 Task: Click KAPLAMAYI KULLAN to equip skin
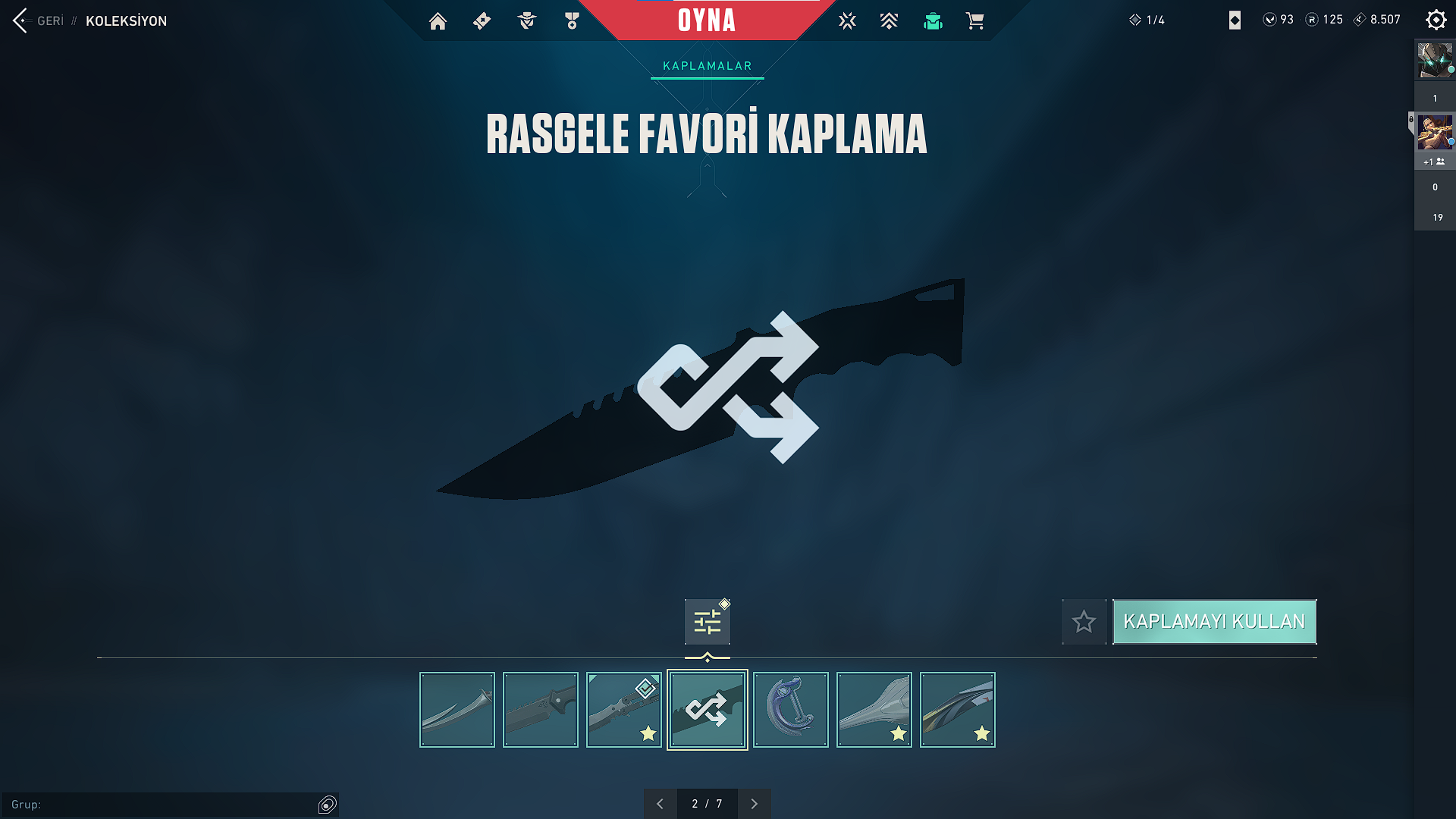pos(1214,622)
